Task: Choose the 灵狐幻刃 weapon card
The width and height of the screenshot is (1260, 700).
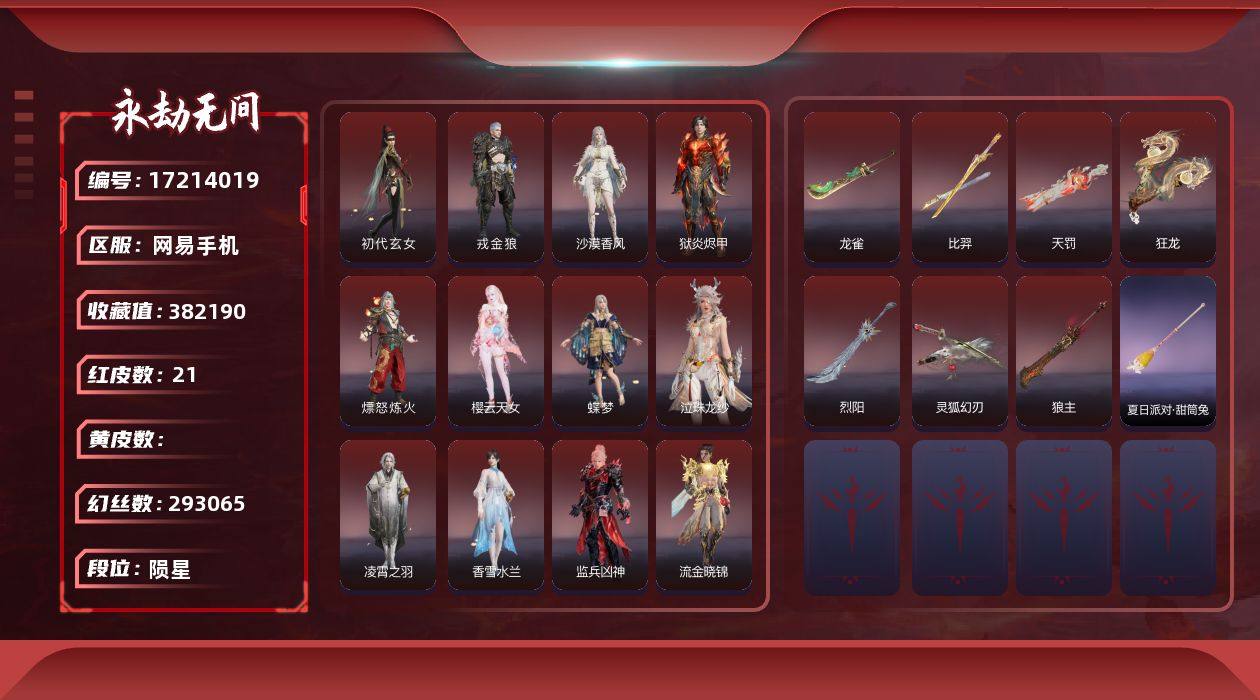Action: pyautogui.click(x=960, y=351)
